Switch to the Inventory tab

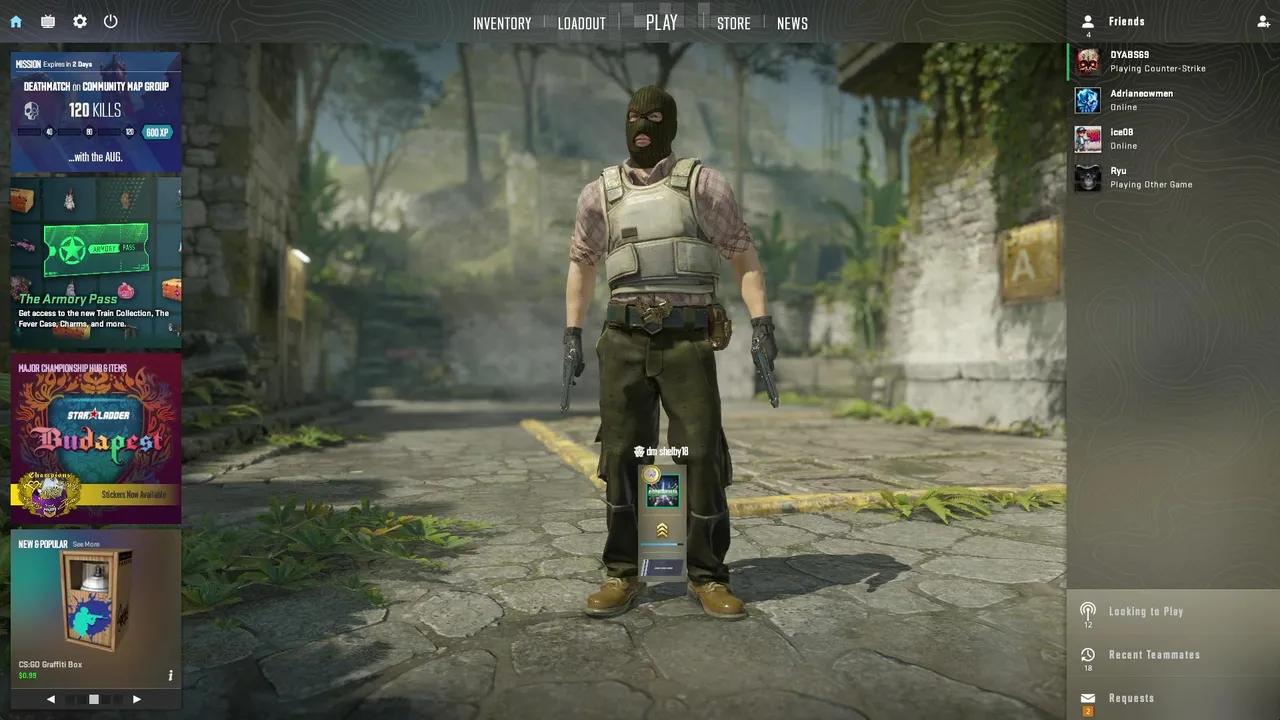[x=502, y=22]
